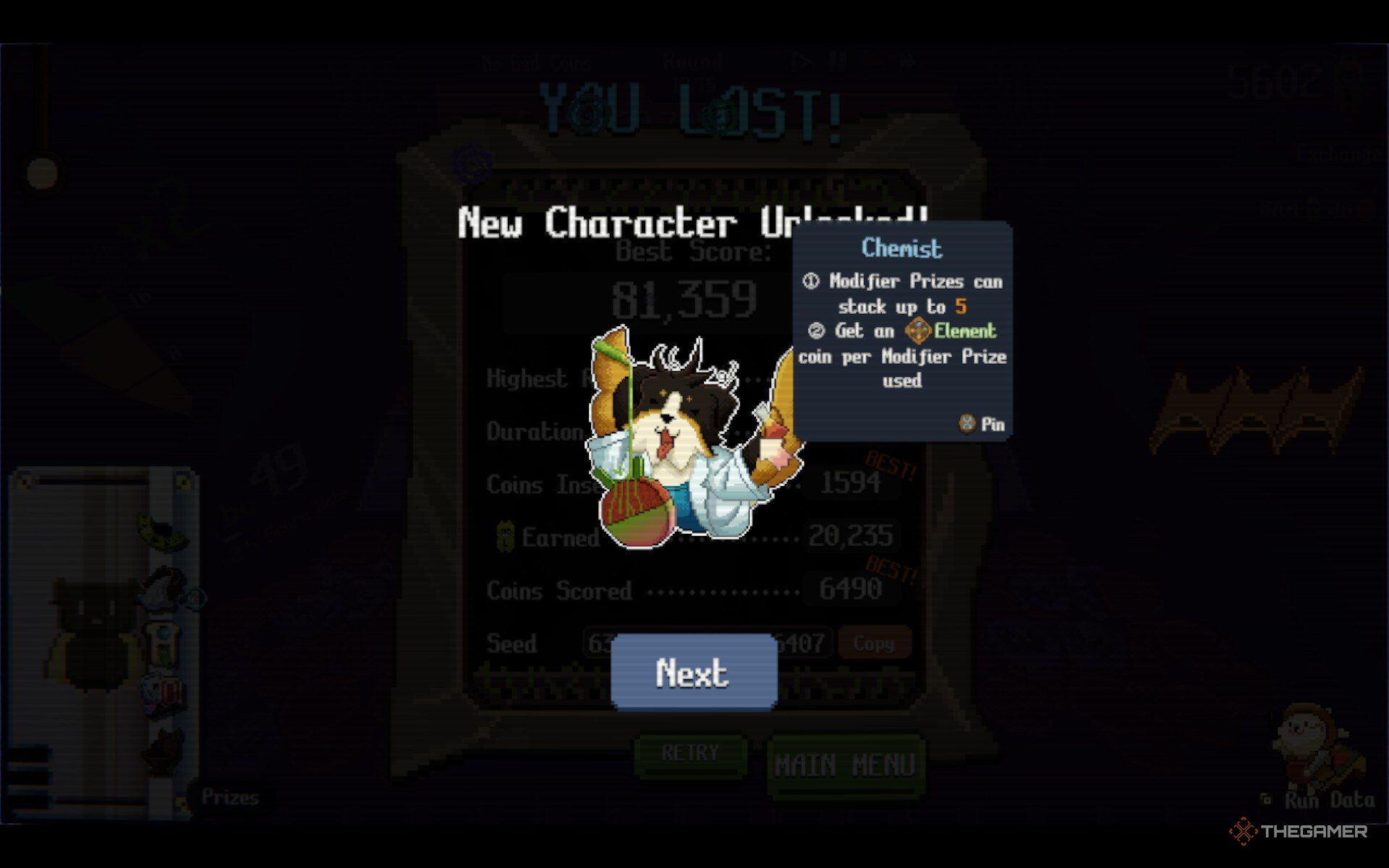Image resolution: width=1389 pixels, height=868 pixels.
Task: Return to the Main Menu
Action: [844, 765]
